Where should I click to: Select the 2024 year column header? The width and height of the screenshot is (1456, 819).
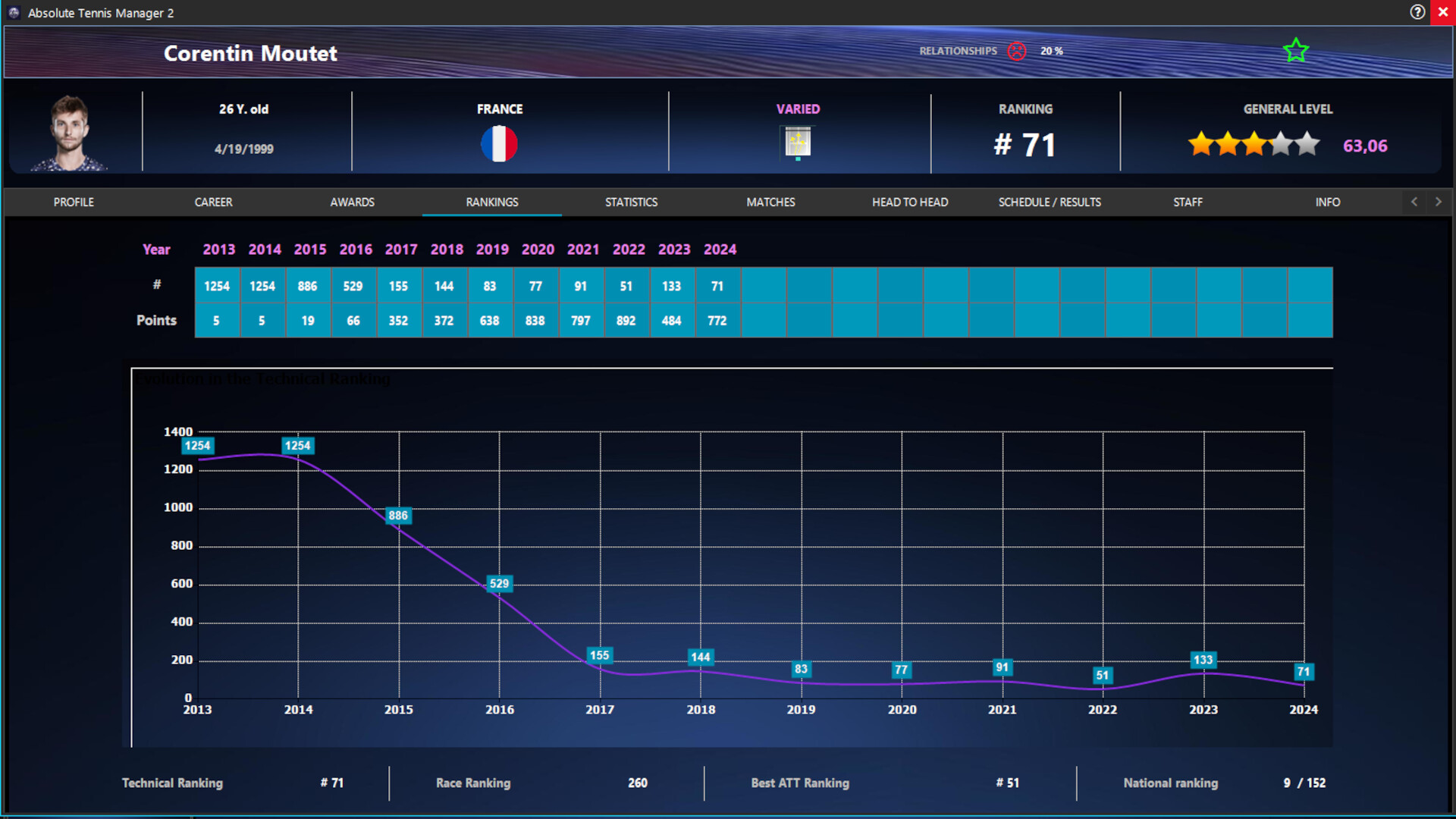(719, 249)
